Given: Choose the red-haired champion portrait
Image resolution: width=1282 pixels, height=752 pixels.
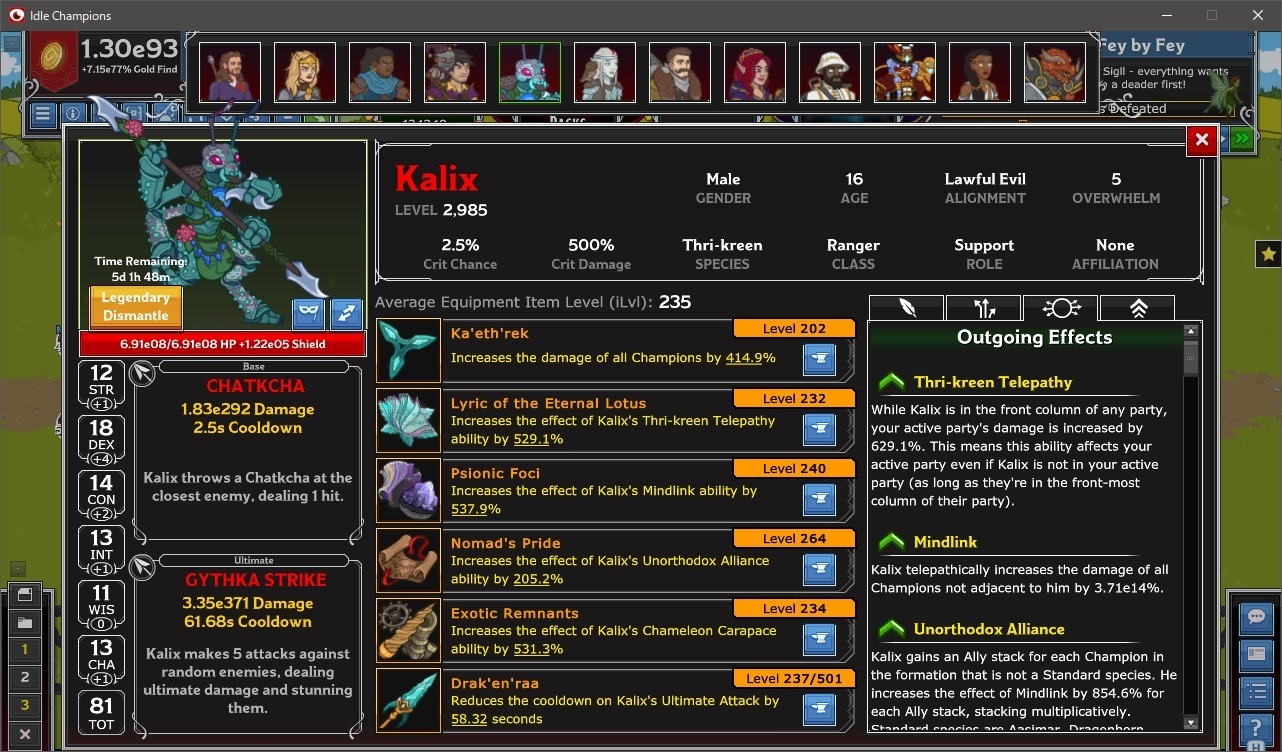Looking at the screenshot, I should click(755, 72).
